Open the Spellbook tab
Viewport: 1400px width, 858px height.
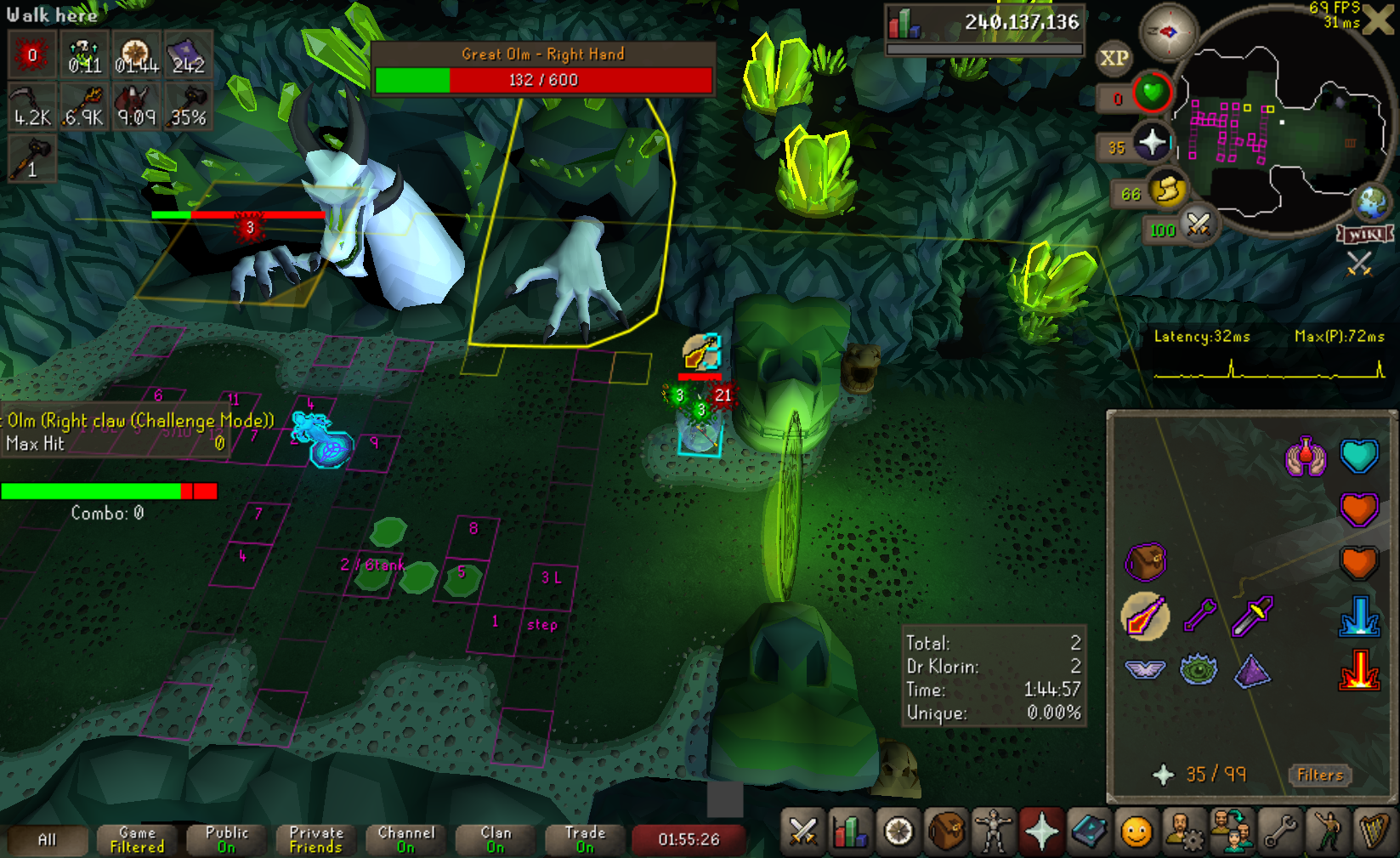coord(1089,832)
